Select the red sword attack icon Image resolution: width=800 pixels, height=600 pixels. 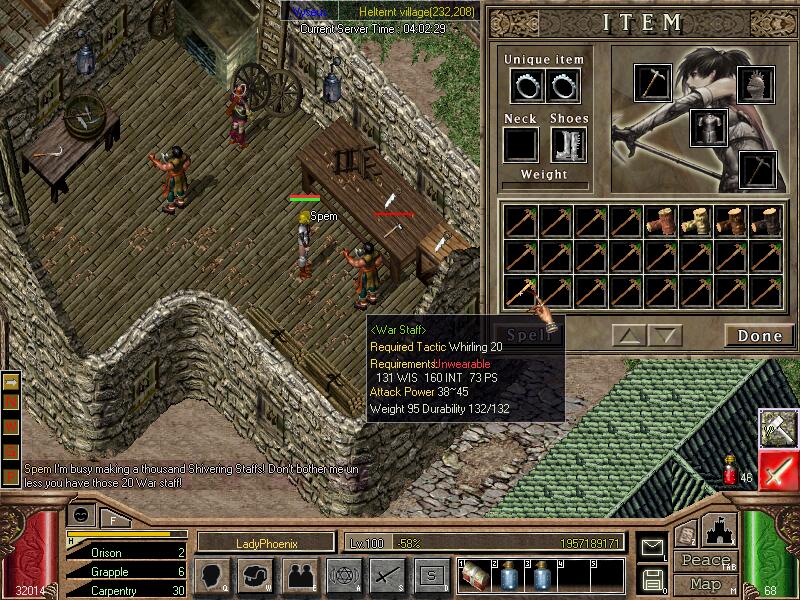(777, 470)
